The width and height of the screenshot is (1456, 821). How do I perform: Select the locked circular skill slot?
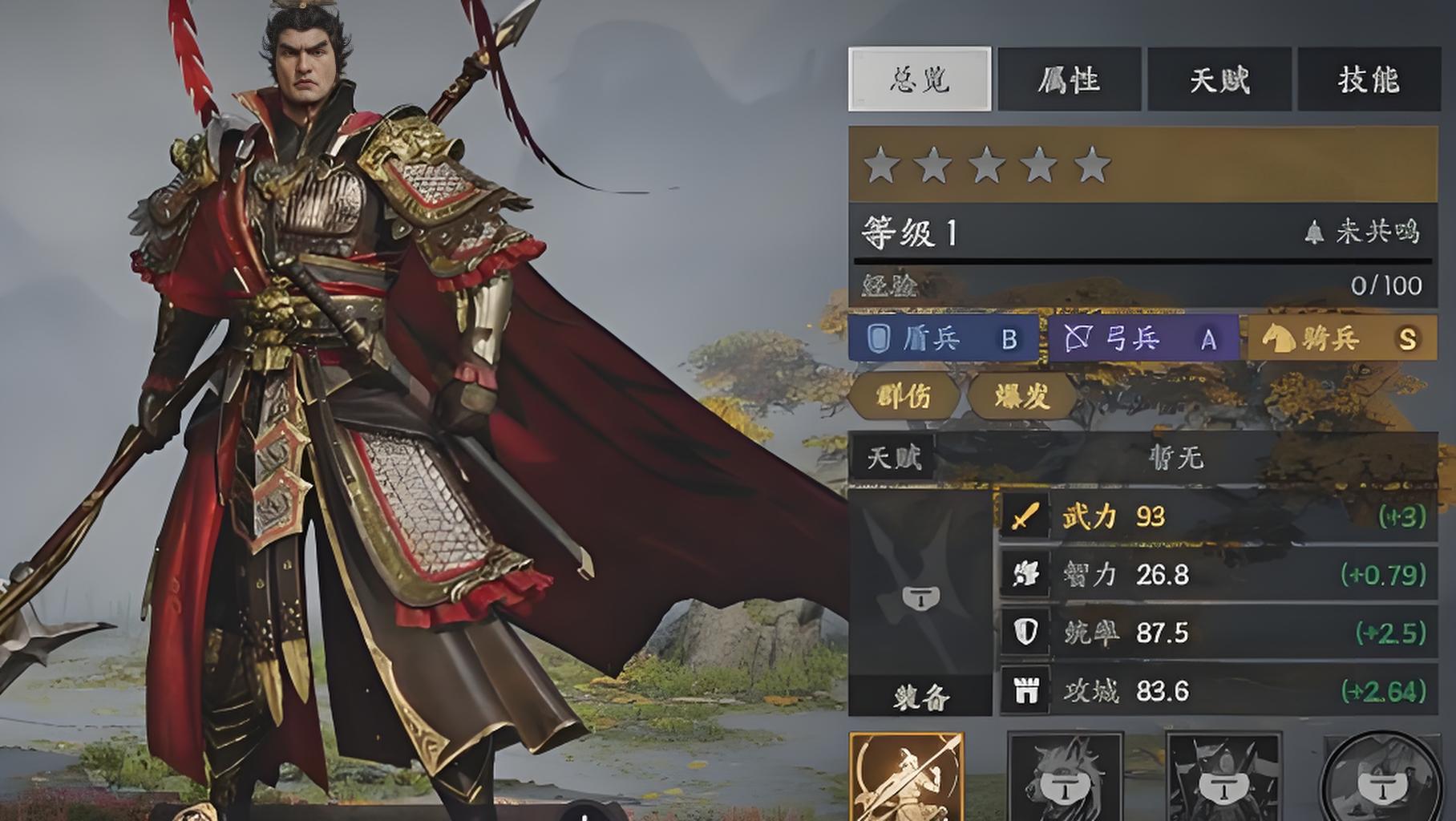(1377, 776)
